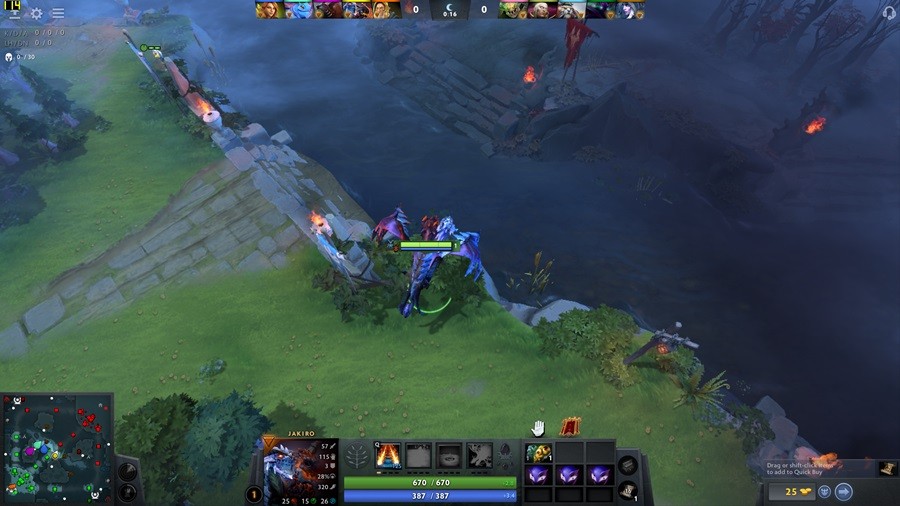Select the Lina portrait in the top bar
Image resolution: width=900 pixels, height=506 pixels.
(269, 10)
